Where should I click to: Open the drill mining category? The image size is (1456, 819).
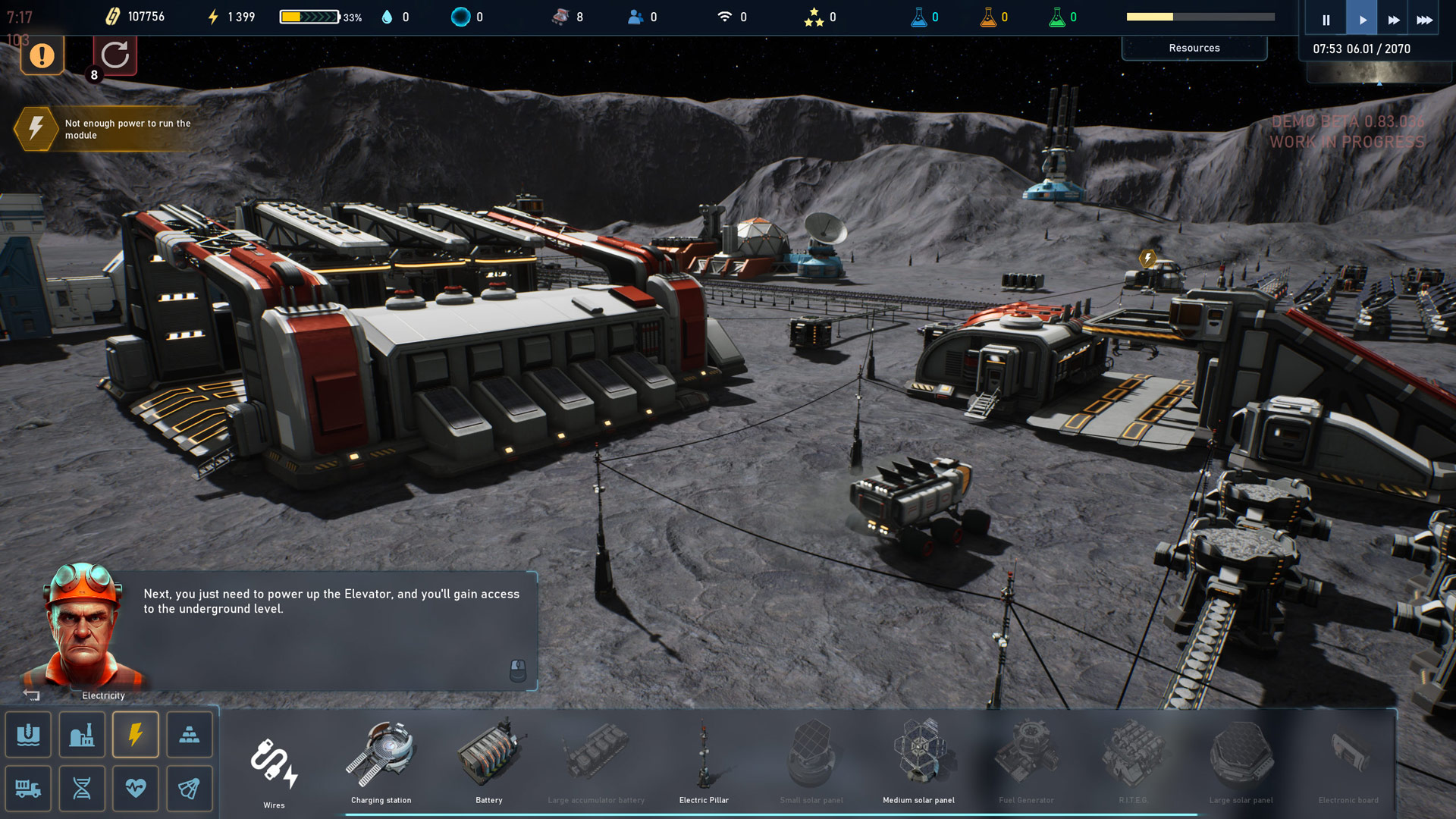pyautogui.click(x=29, y=734)
